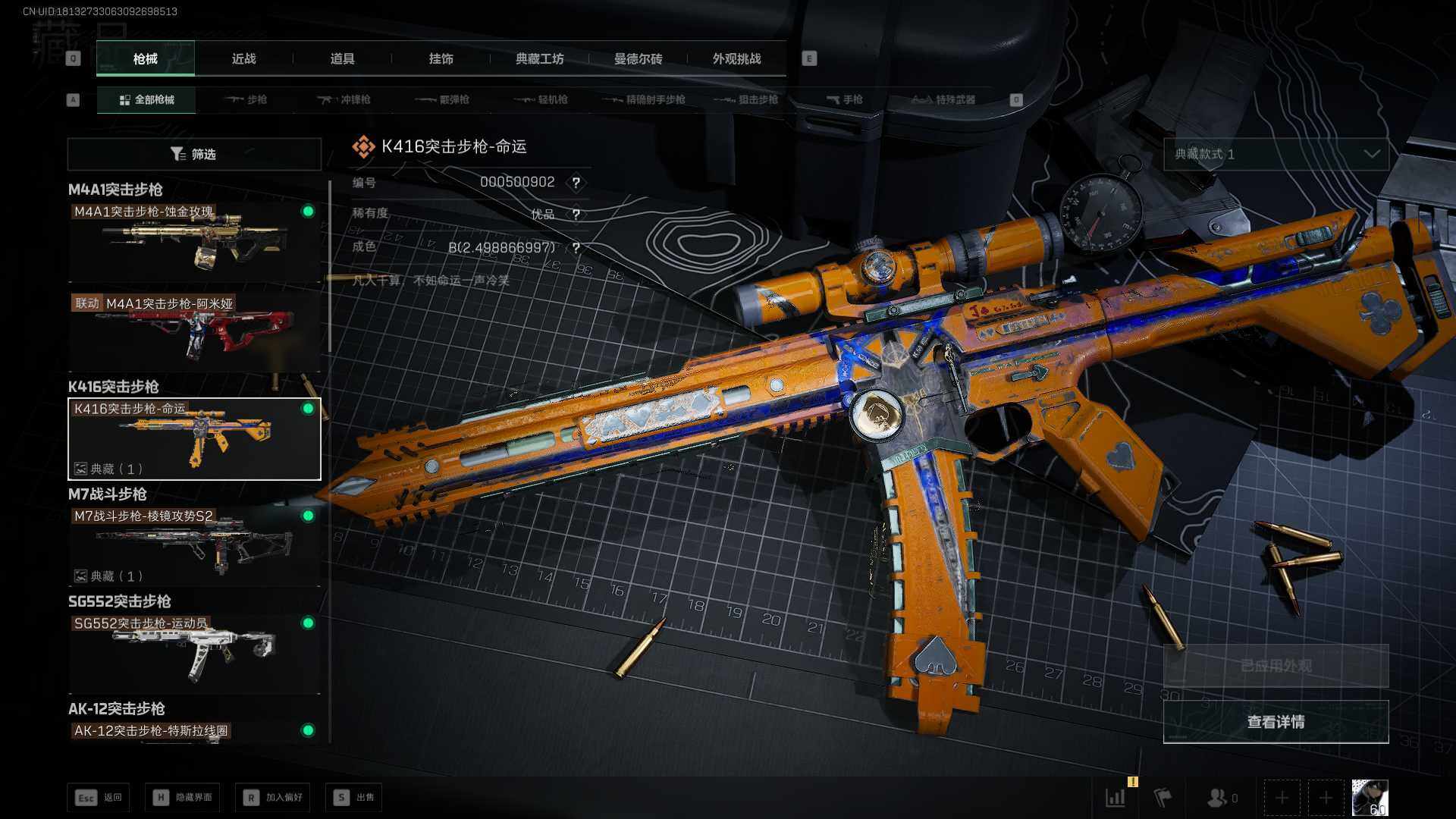
Task: Open the player avatar portrait
Action: (x=1370, y=798)
